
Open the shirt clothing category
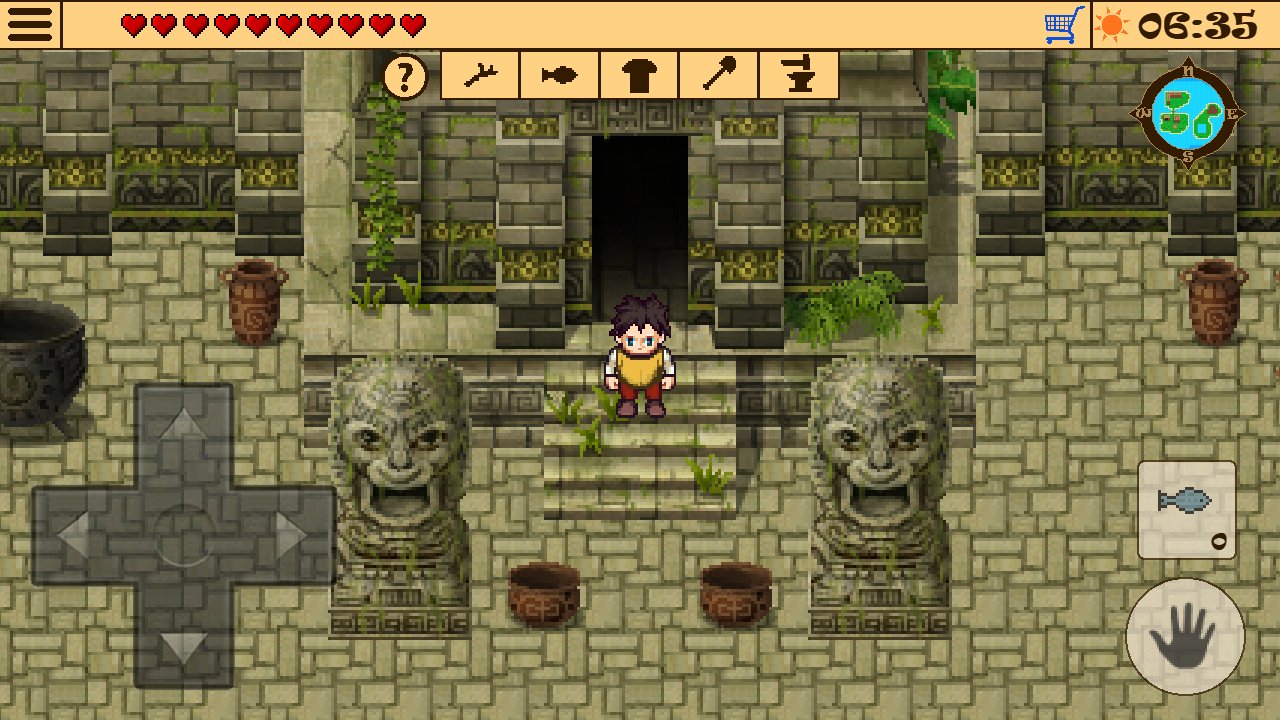639,76
